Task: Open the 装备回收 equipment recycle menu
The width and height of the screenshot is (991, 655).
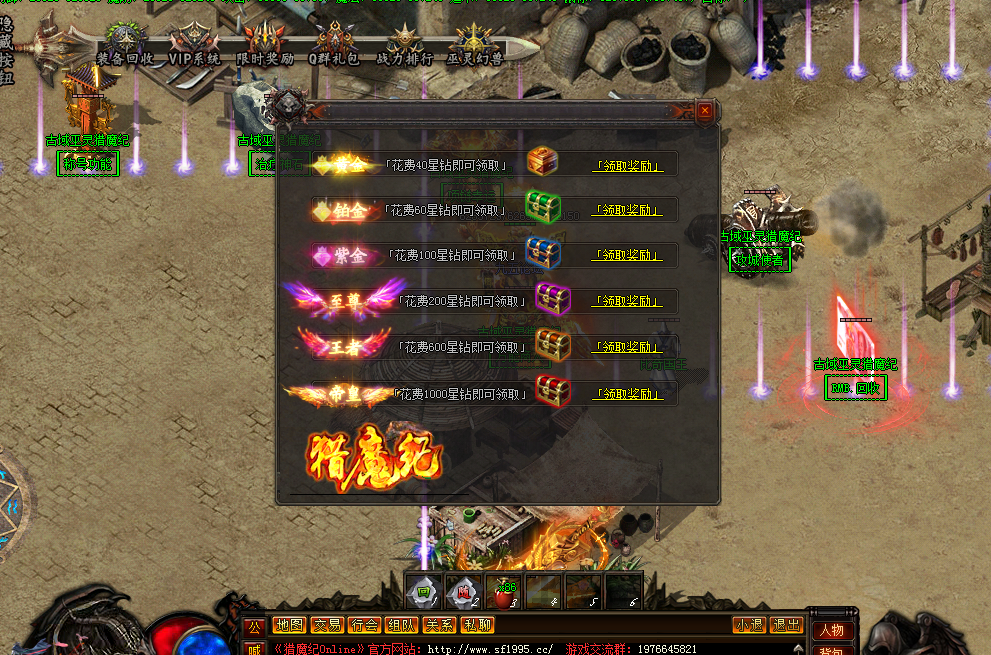Action: (125, 46)
